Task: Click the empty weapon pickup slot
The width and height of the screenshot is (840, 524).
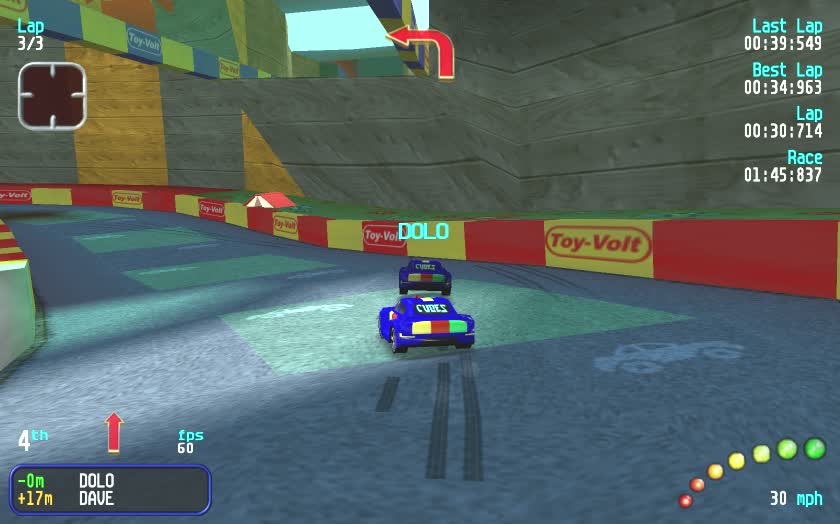Action: pos(52,95)
